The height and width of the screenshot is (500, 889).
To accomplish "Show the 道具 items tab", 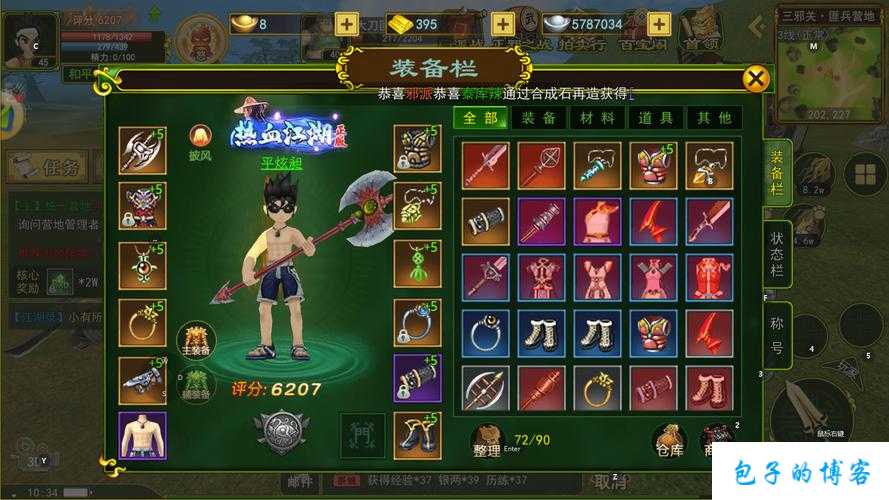I will point(655,118).
